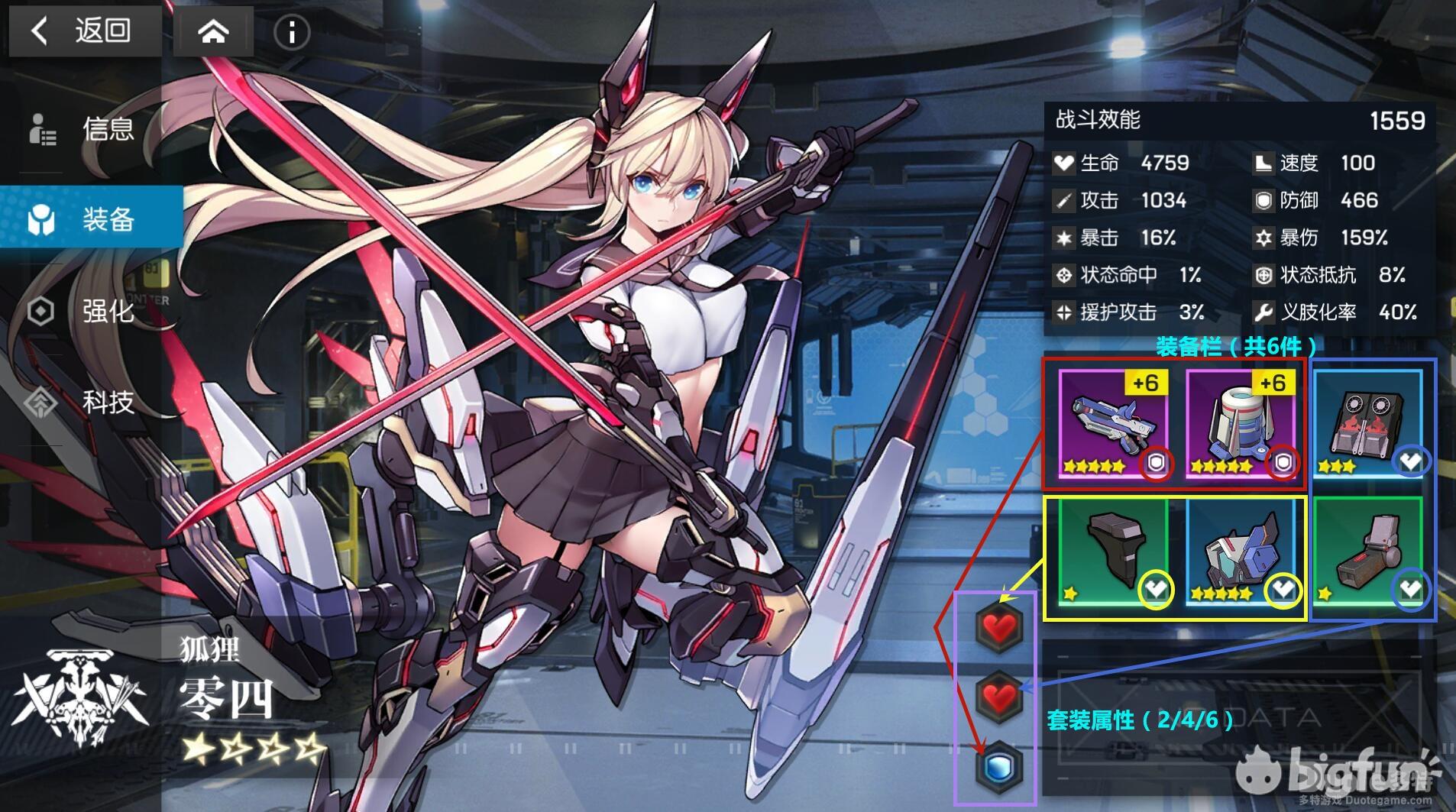The width and height of the screenshot is (1456, 812).
Task: Open the 强化 tab
Action: [92, 311]
